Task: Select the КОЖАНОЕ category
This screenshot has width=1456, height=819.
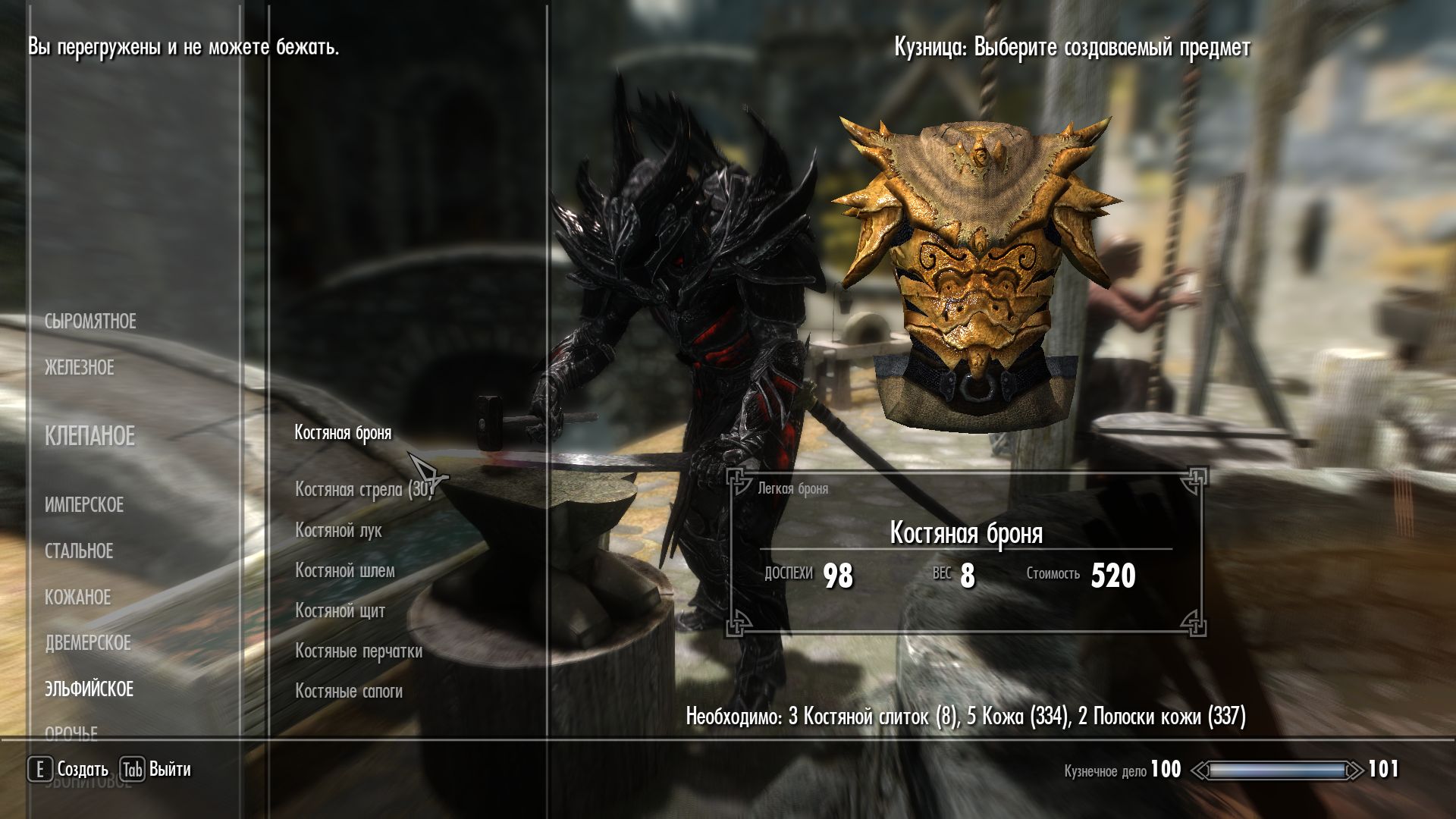Action: point(78,598)
